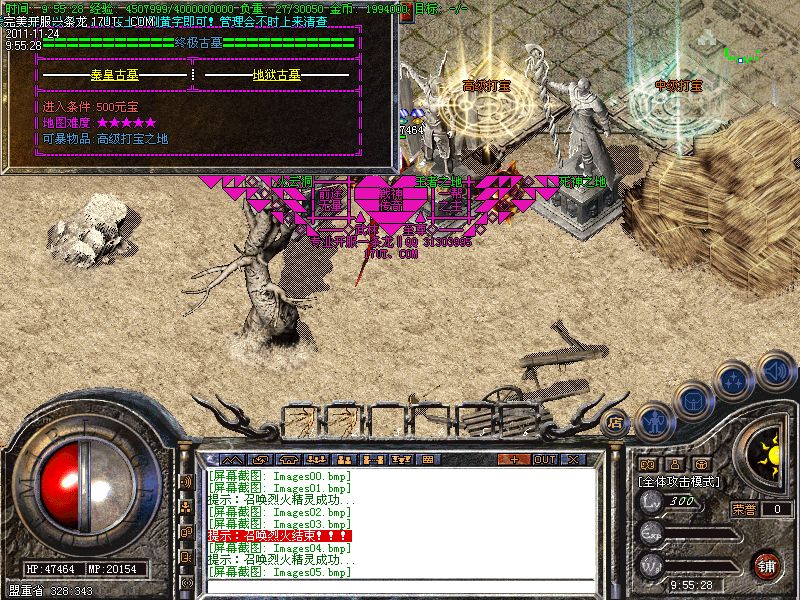
Task: Open the round red 铺 stall button
Action: point(766,566)
